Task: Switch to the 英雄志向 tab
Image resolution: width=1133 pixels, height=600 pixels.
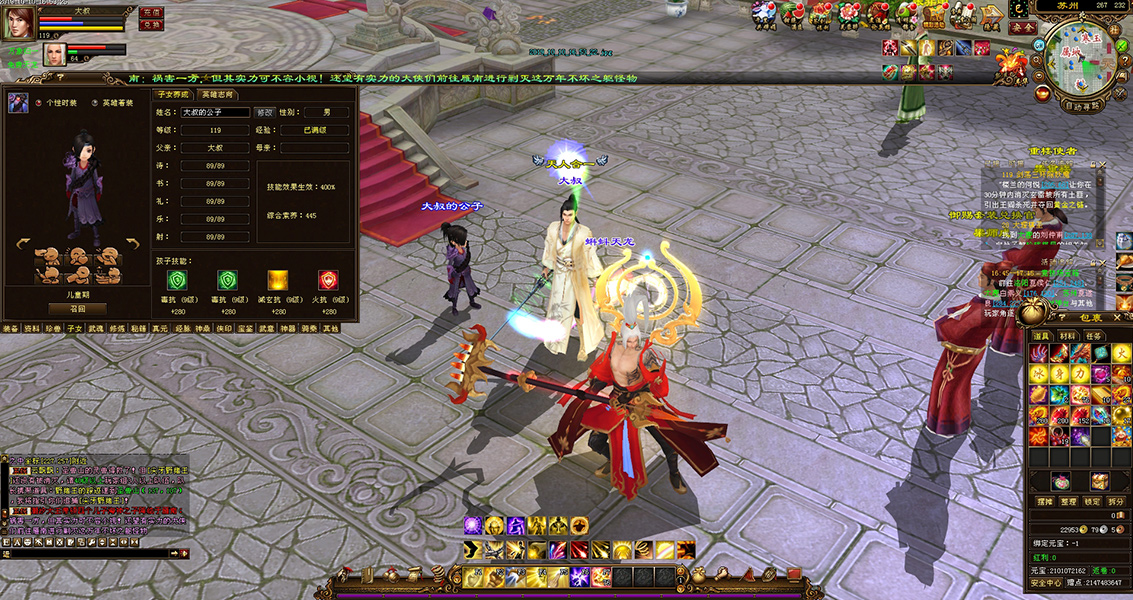Action: pos(217,94)
